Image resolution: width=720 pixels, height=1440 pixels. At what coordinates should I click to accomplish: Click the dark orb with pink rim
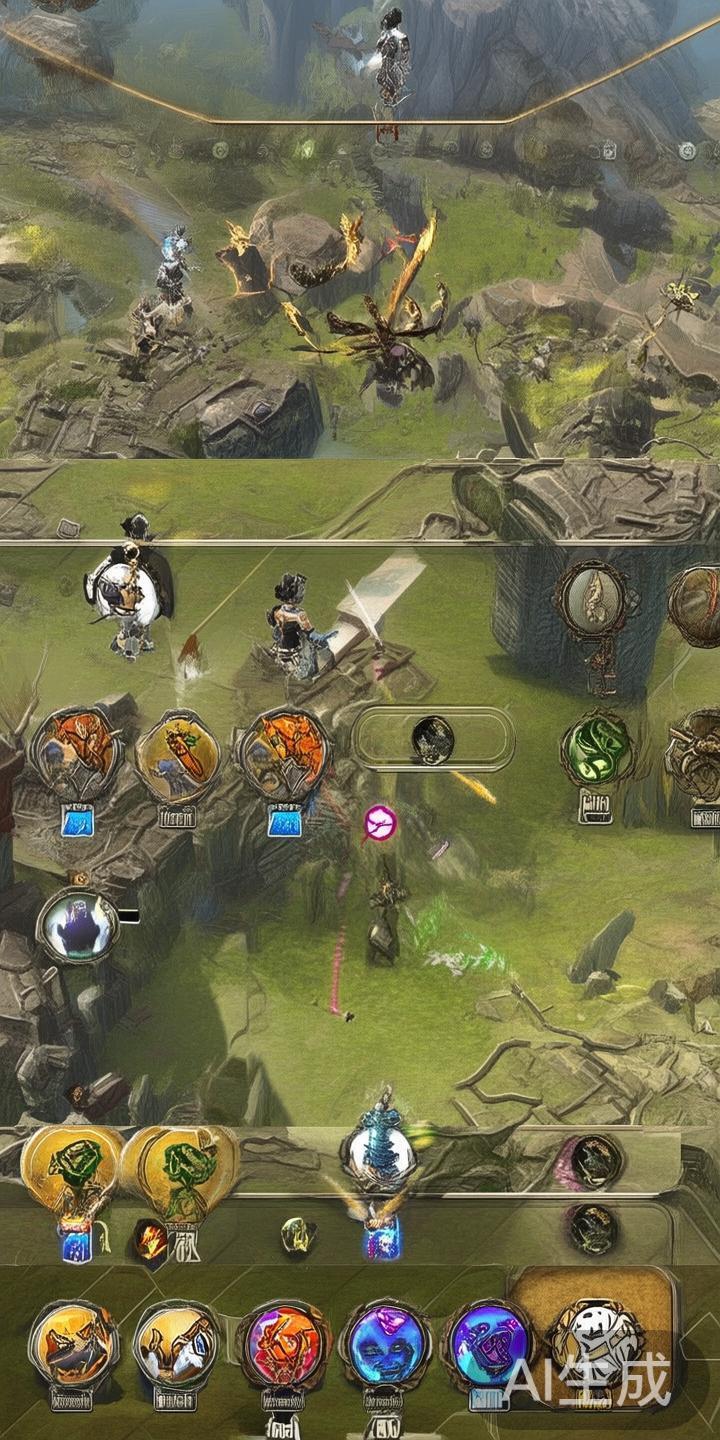(592, 1160)
